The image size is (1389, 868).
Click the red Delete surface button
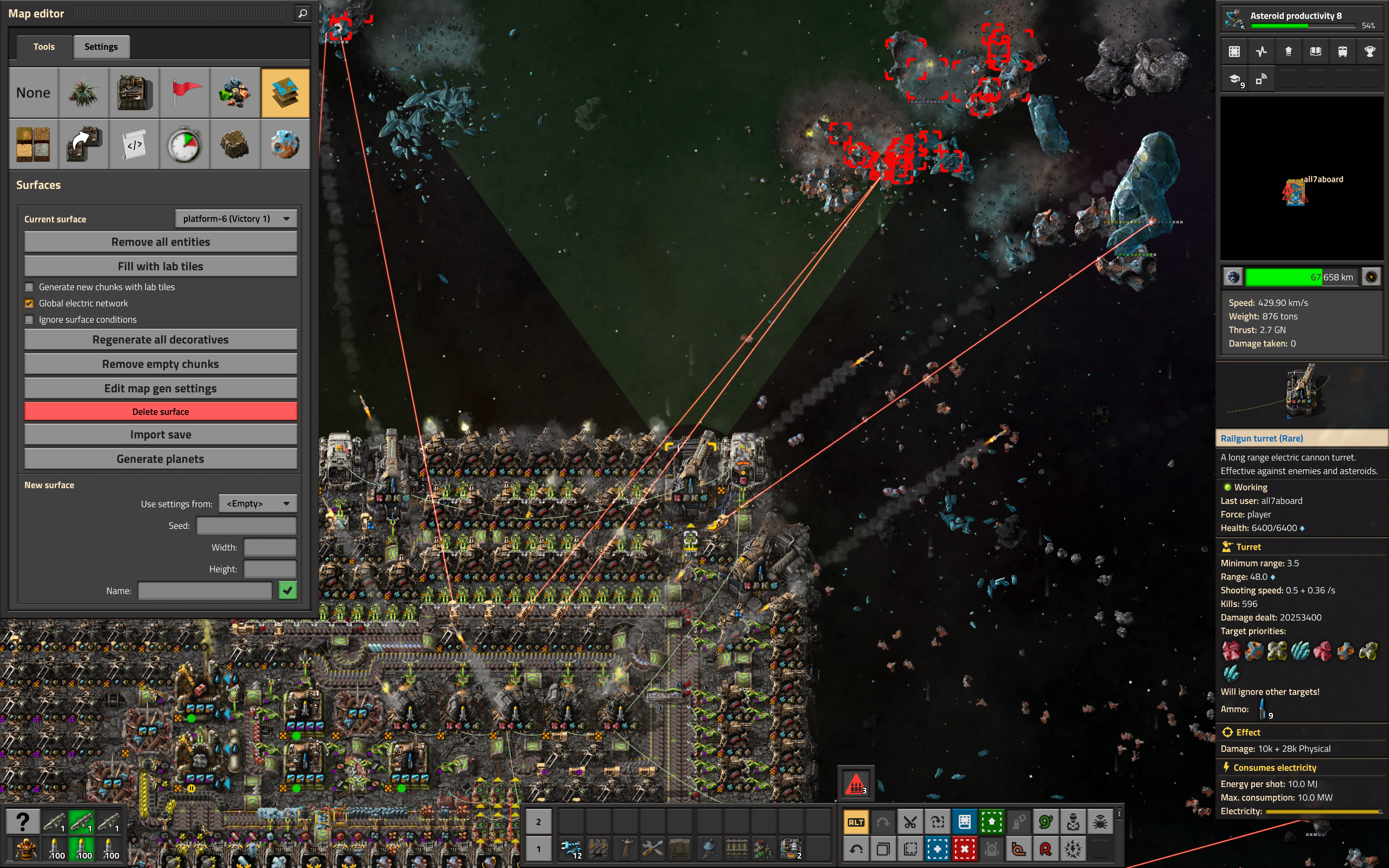pos(160,412)
